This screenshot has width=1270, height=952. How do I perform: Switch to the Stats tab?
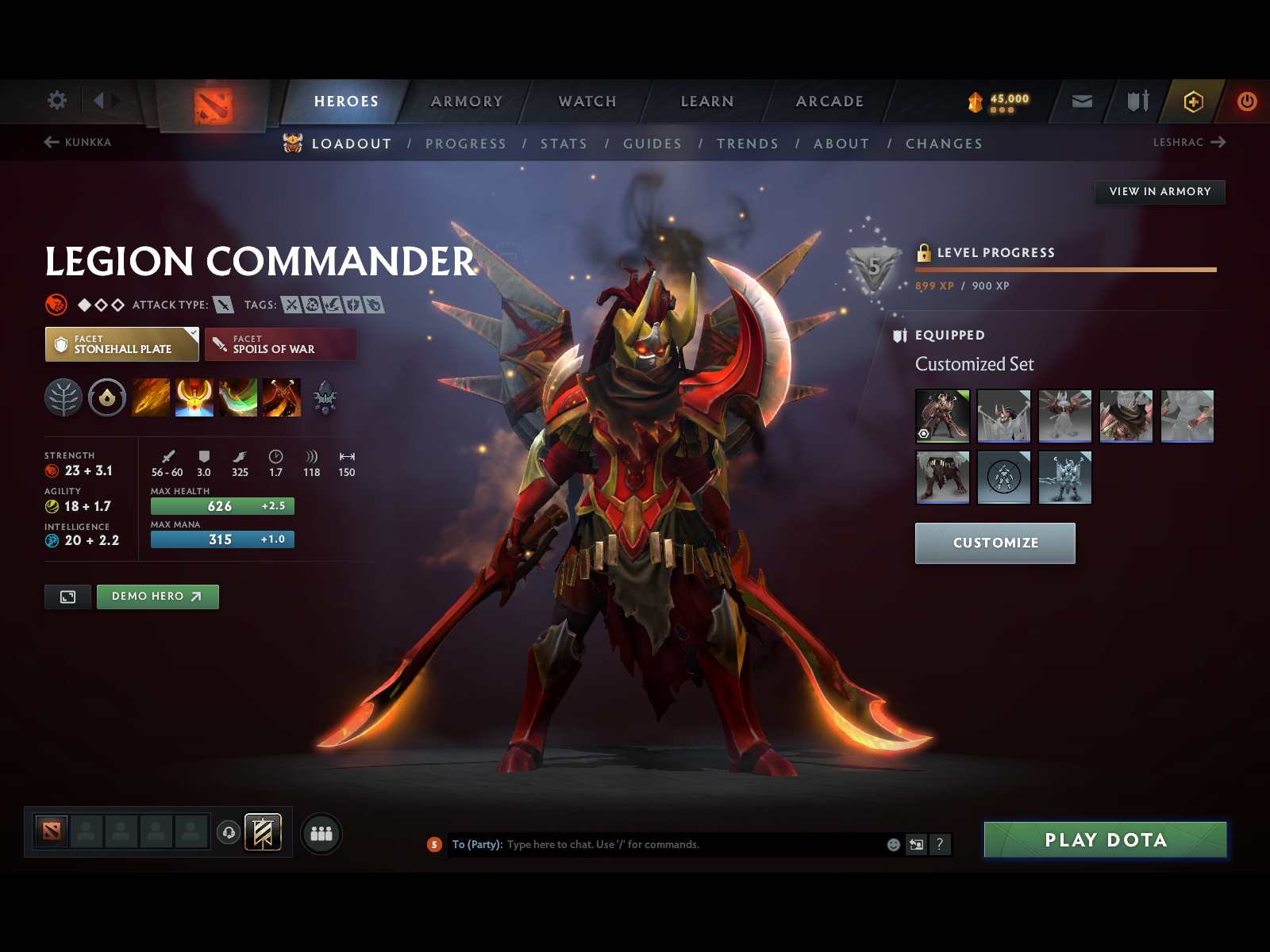[x=564, y=144]
